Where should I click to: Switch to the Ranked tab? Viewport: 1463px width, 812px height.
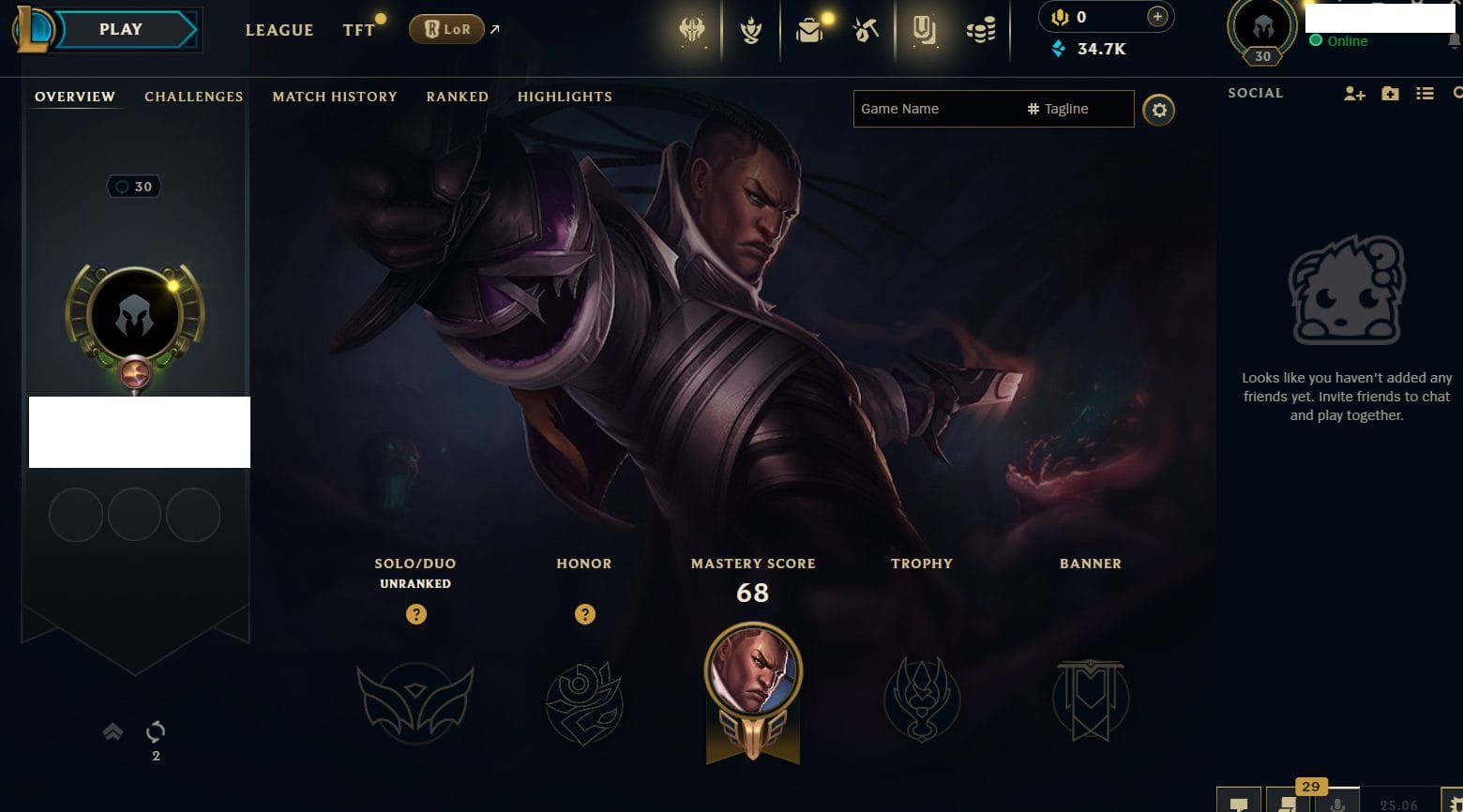(457, 97)
